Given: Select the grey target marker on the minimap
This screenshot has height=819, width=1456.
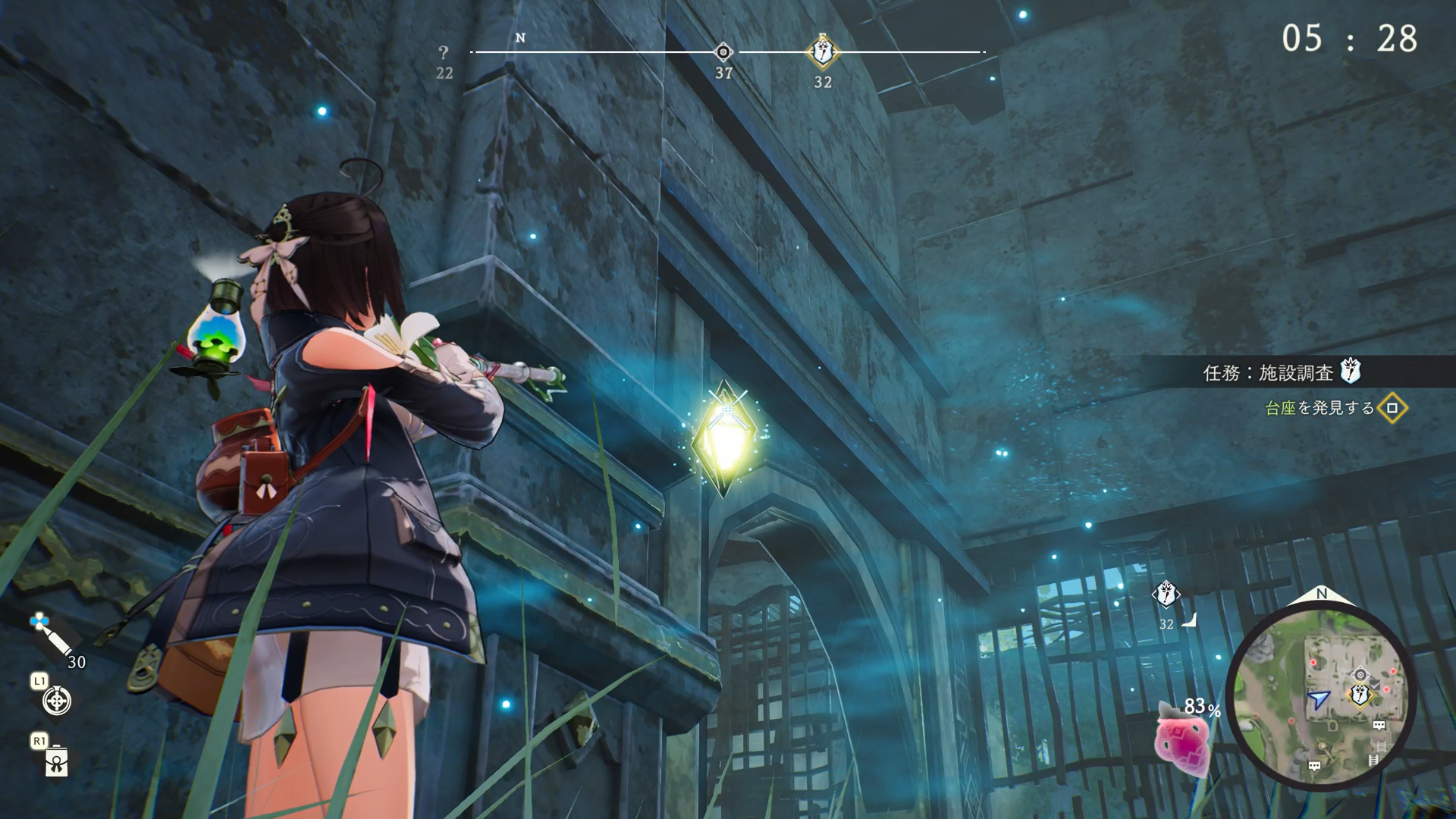Looking at the screenshot, I should pyautogui.click(x=1360, y=674).
